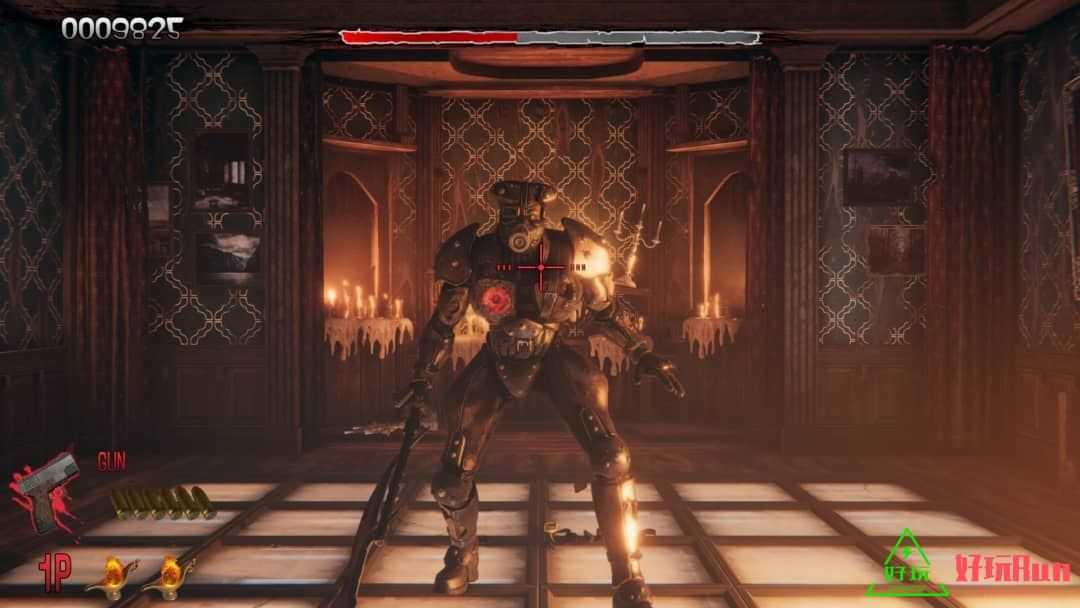The width and height of the screenshot is (1080, 608).
Task: Click the green triangle watermark logo
Action: 905,561
